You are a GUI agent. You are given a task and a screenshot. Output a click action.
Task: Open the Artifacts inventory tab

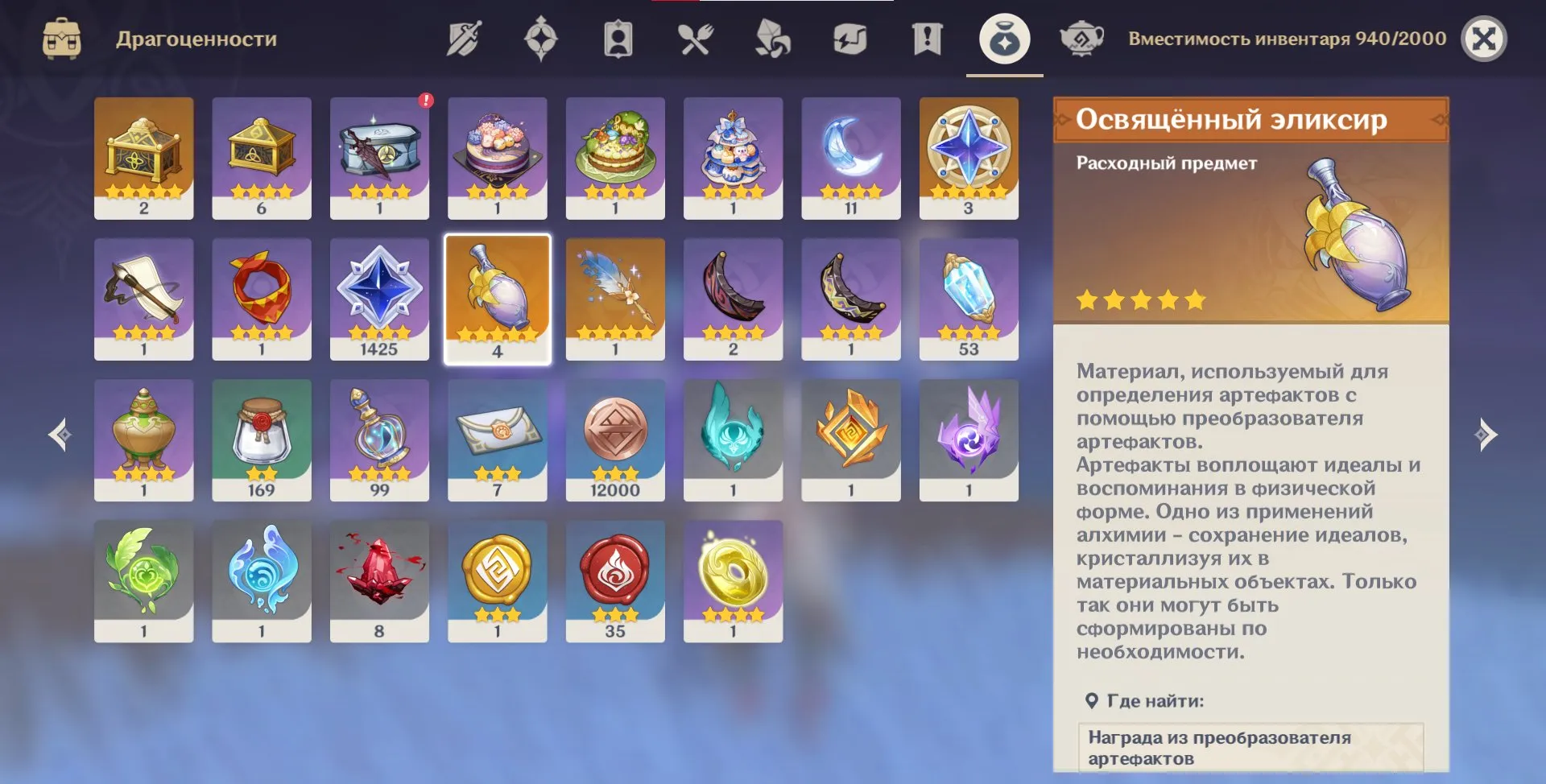click(x=540, y=36)
